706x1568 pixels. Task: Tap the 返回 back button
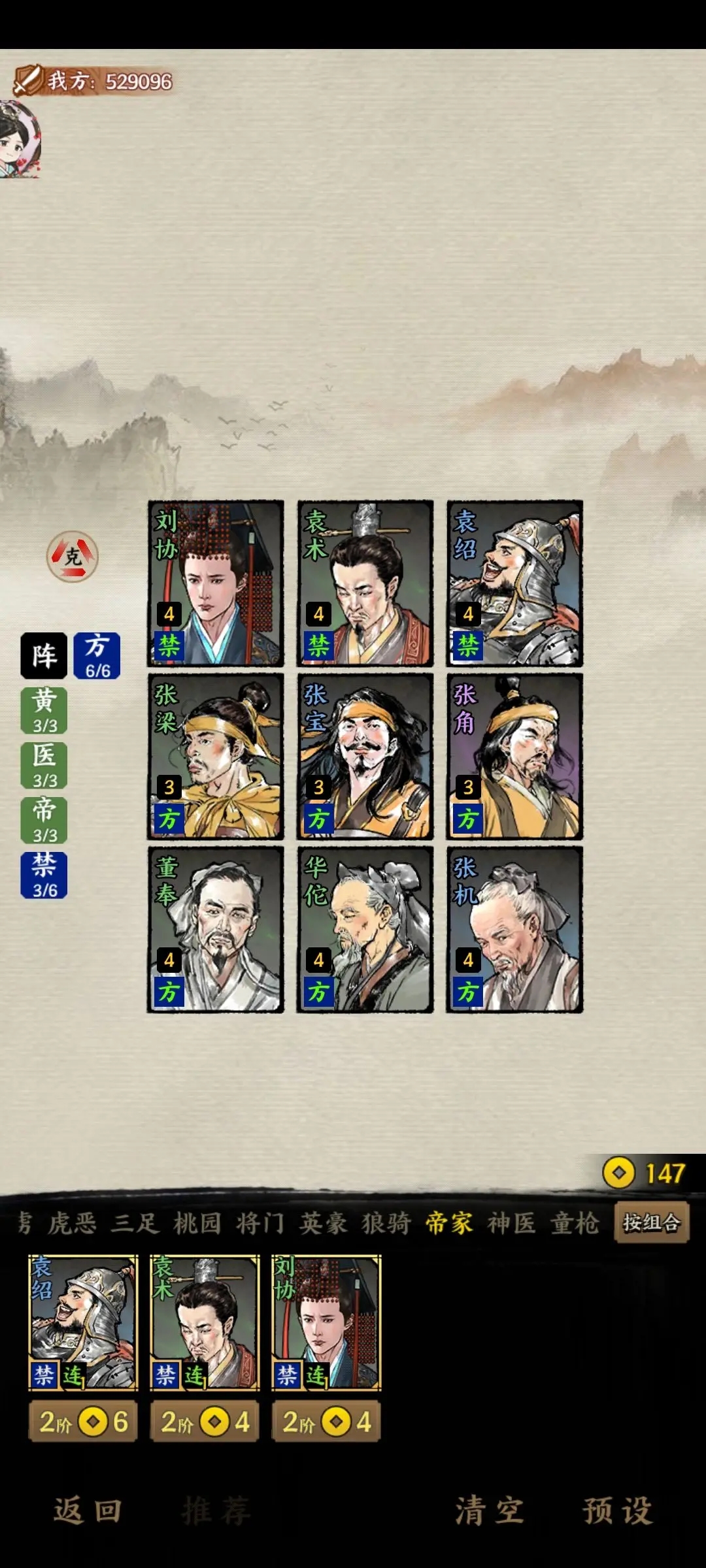(88, 1511)
